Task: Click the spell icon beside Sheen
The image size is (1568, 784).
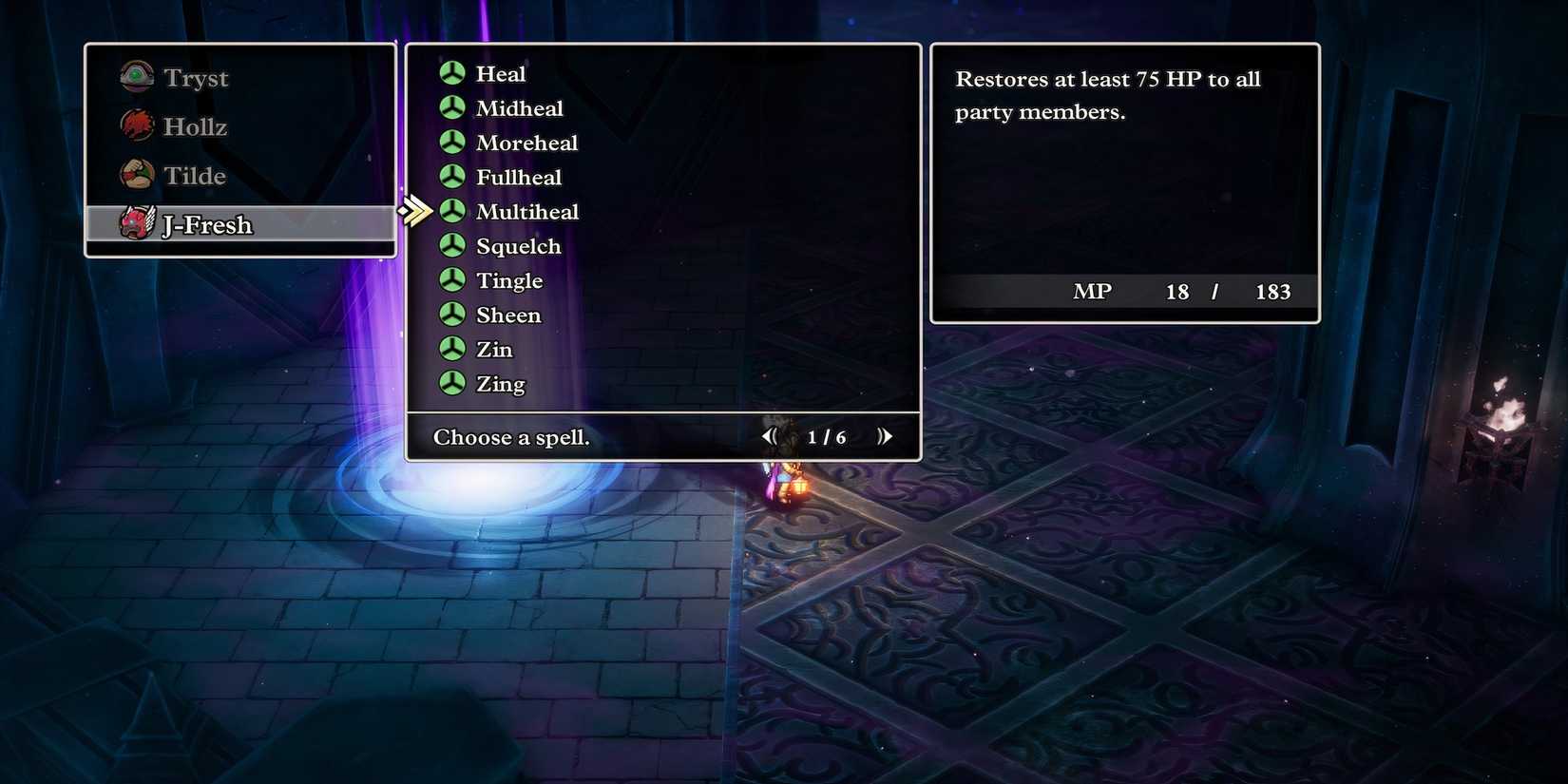Action: point(450,315)
